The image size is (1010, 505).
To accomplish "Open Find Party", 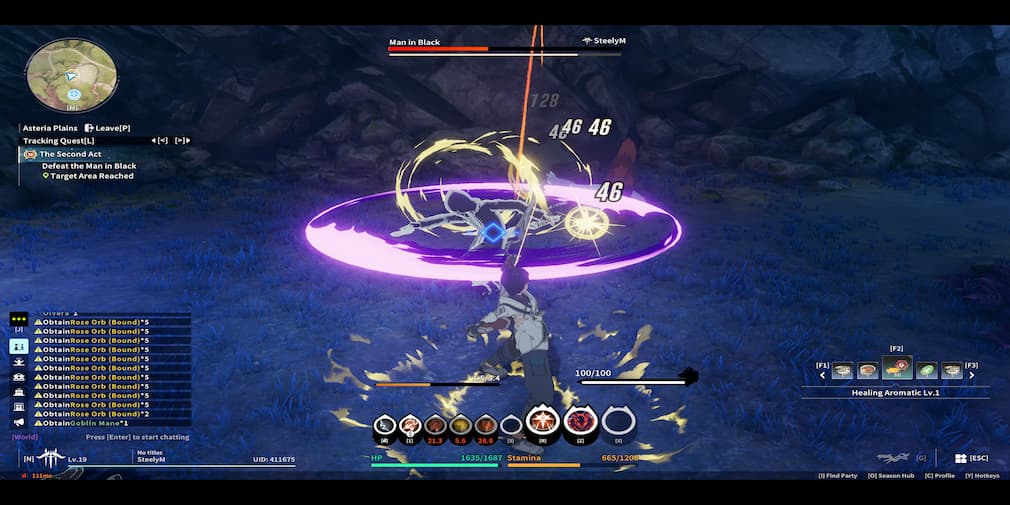I will [x=837, y=476].
